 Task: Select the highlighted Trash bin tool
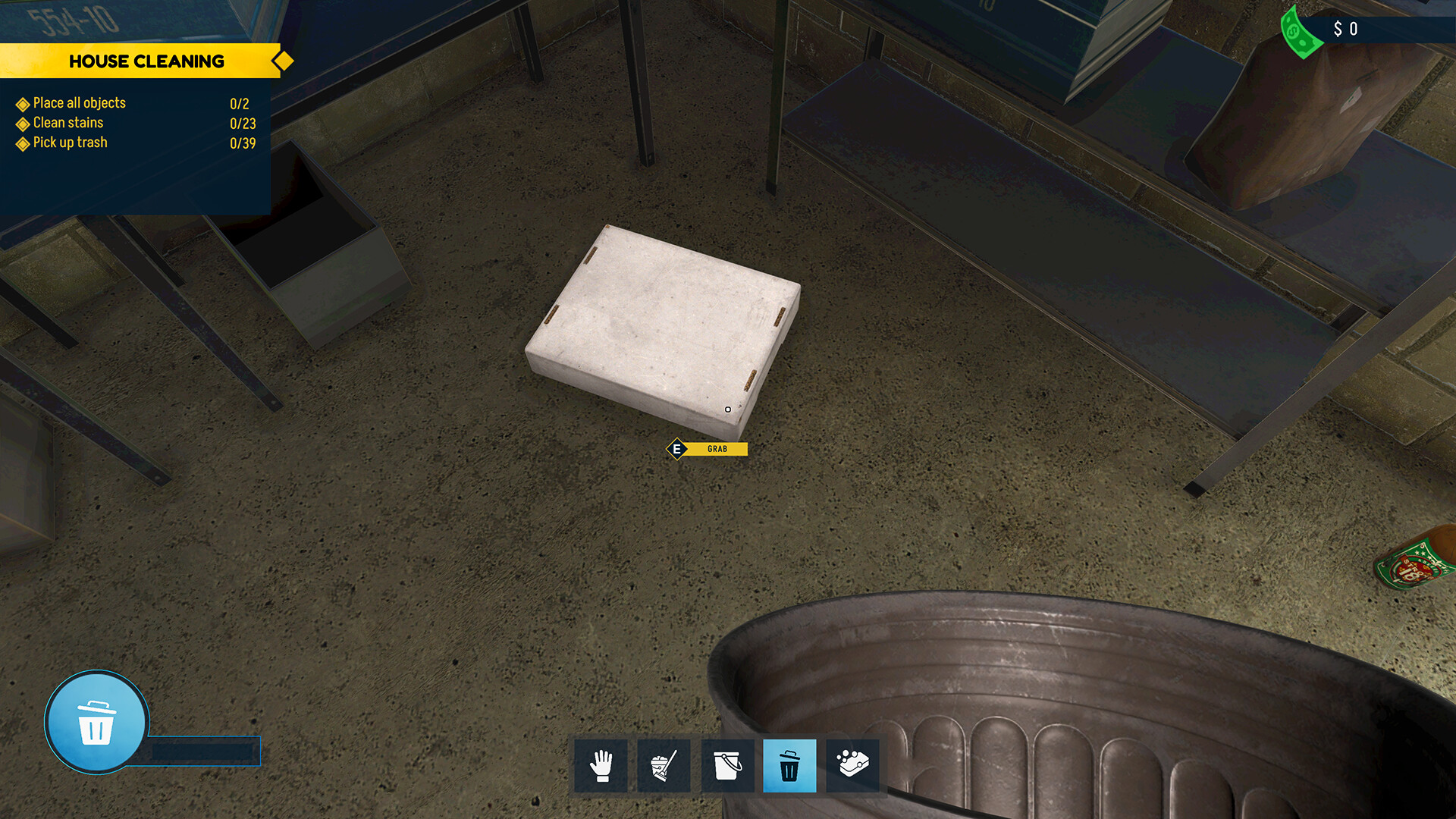pos(790,765)
